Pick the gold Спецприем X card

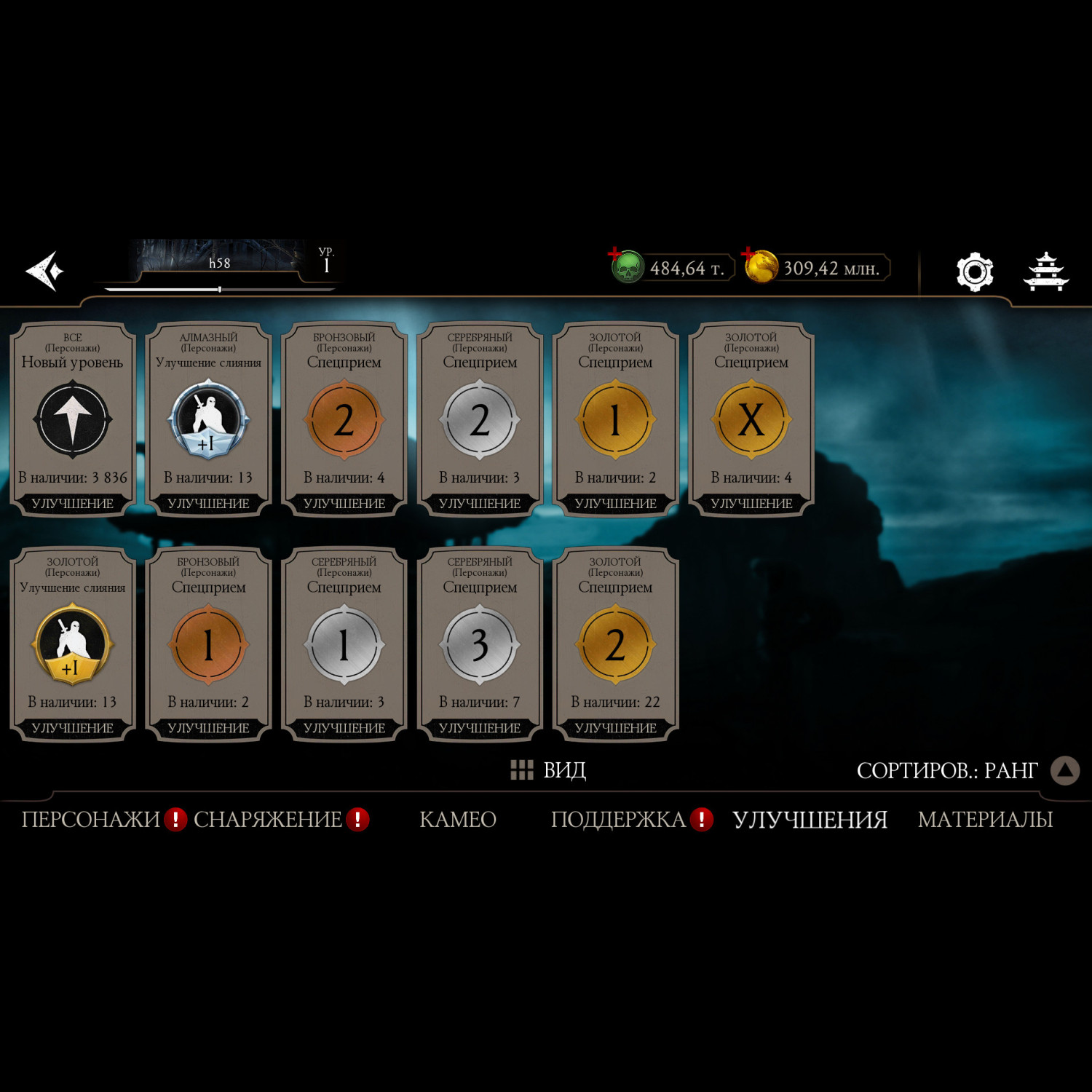click(751, 419)
